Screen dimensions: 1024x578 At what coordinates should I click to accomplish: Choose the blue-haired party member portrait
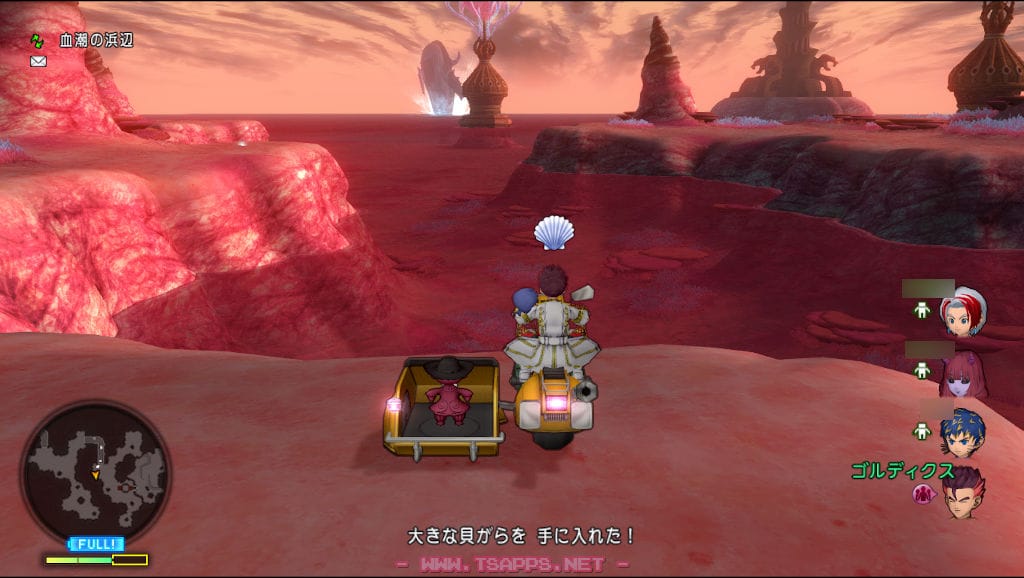[962, 432]
